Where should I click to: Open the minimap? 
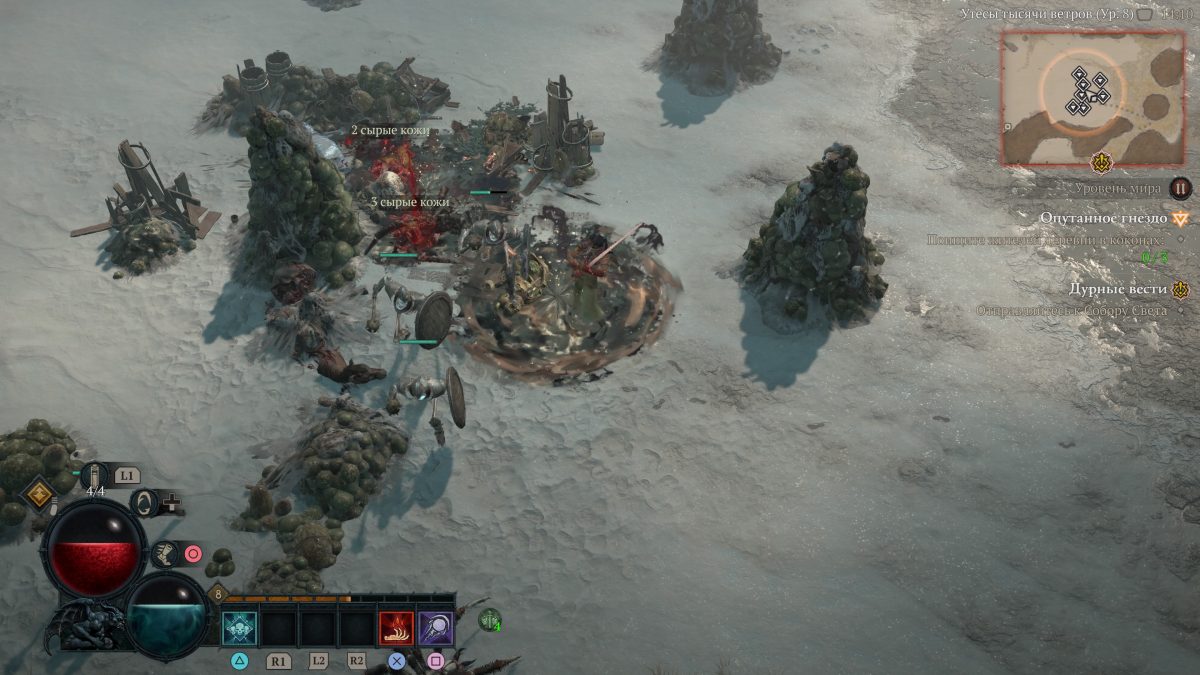click(x=1091, y=96)
